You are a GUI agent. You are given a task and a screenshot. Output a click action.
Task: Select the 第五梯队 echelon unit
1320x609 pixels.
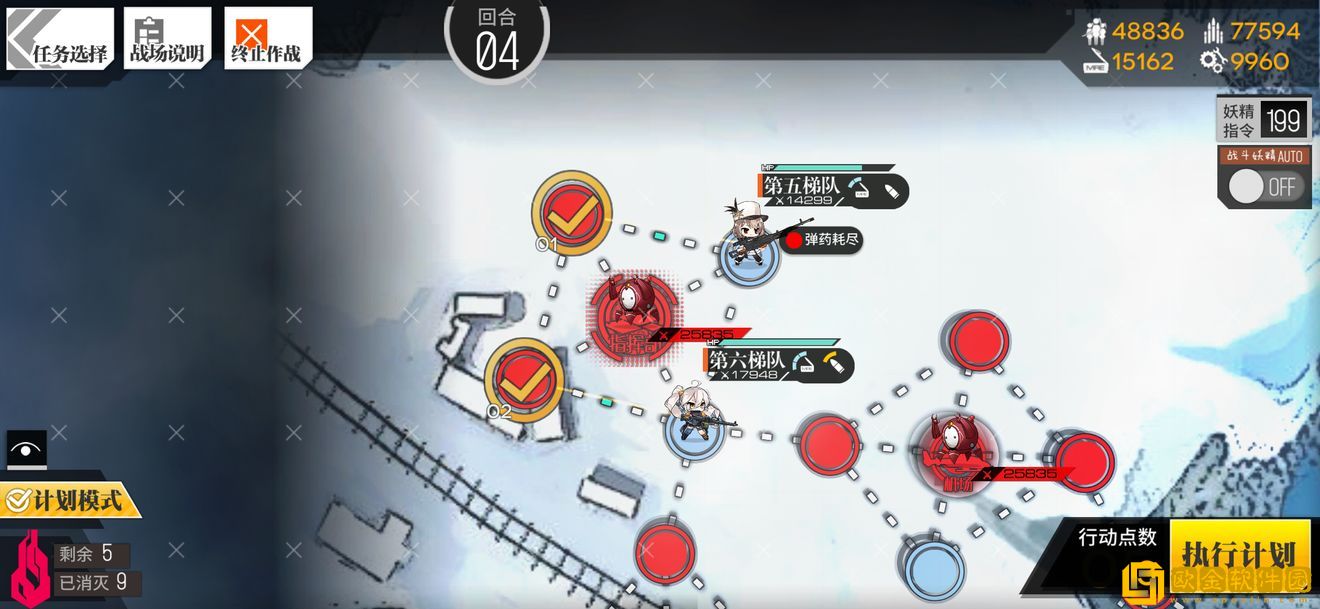pos(747,238)
